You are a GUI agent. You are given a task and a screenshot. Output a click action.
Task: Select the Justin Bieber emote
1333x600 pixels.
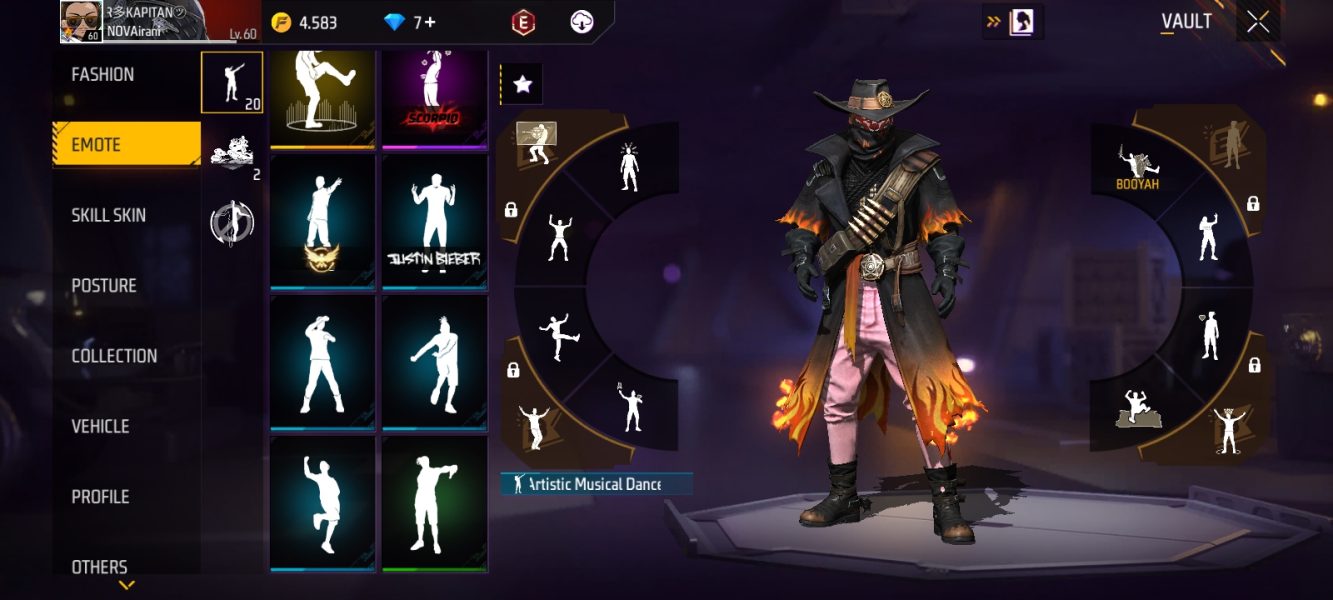(x=434, y=222)
